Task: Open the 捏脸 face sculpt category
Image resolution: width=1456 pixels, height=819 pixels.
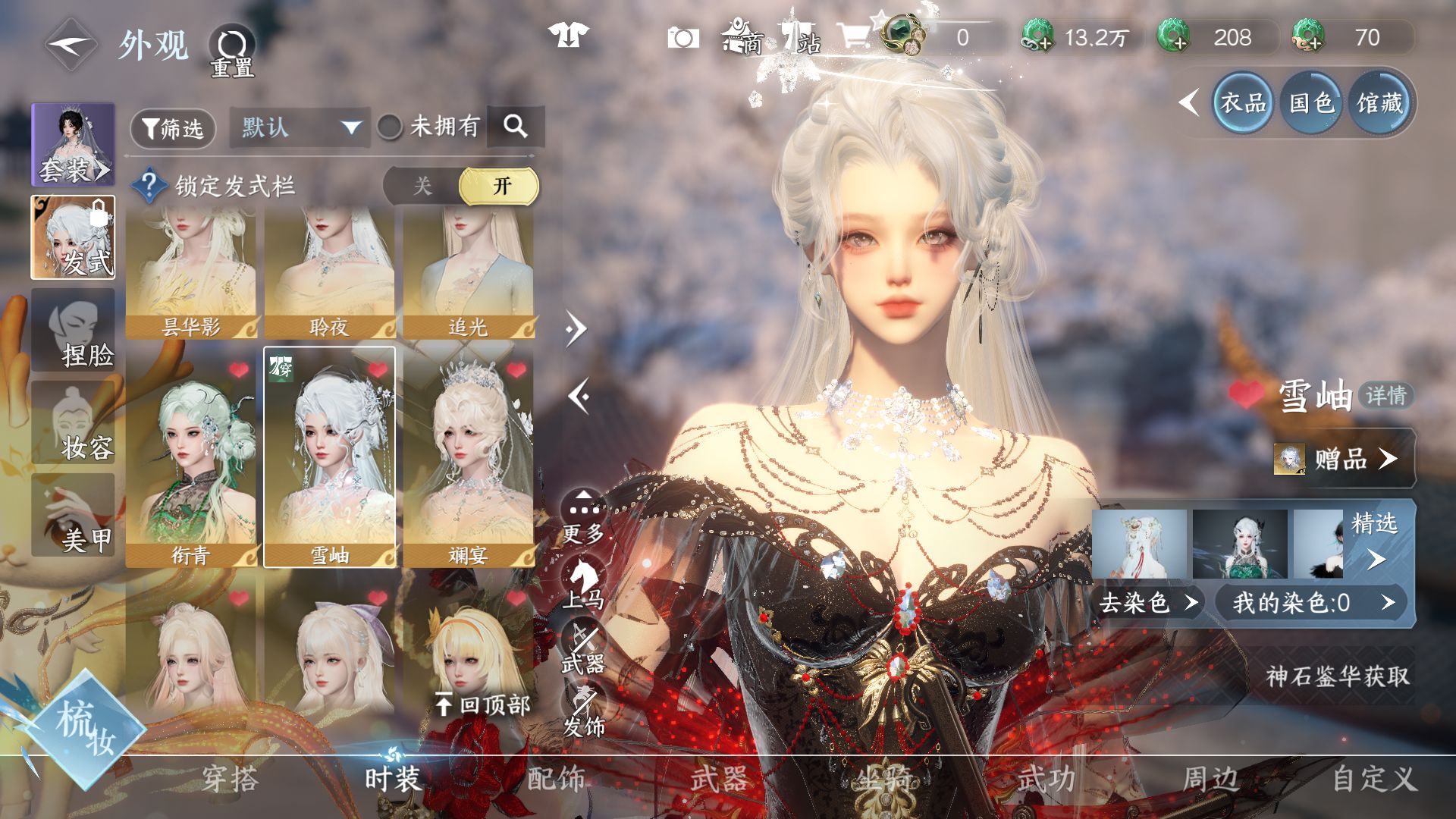Action: (x=73, y=331)
